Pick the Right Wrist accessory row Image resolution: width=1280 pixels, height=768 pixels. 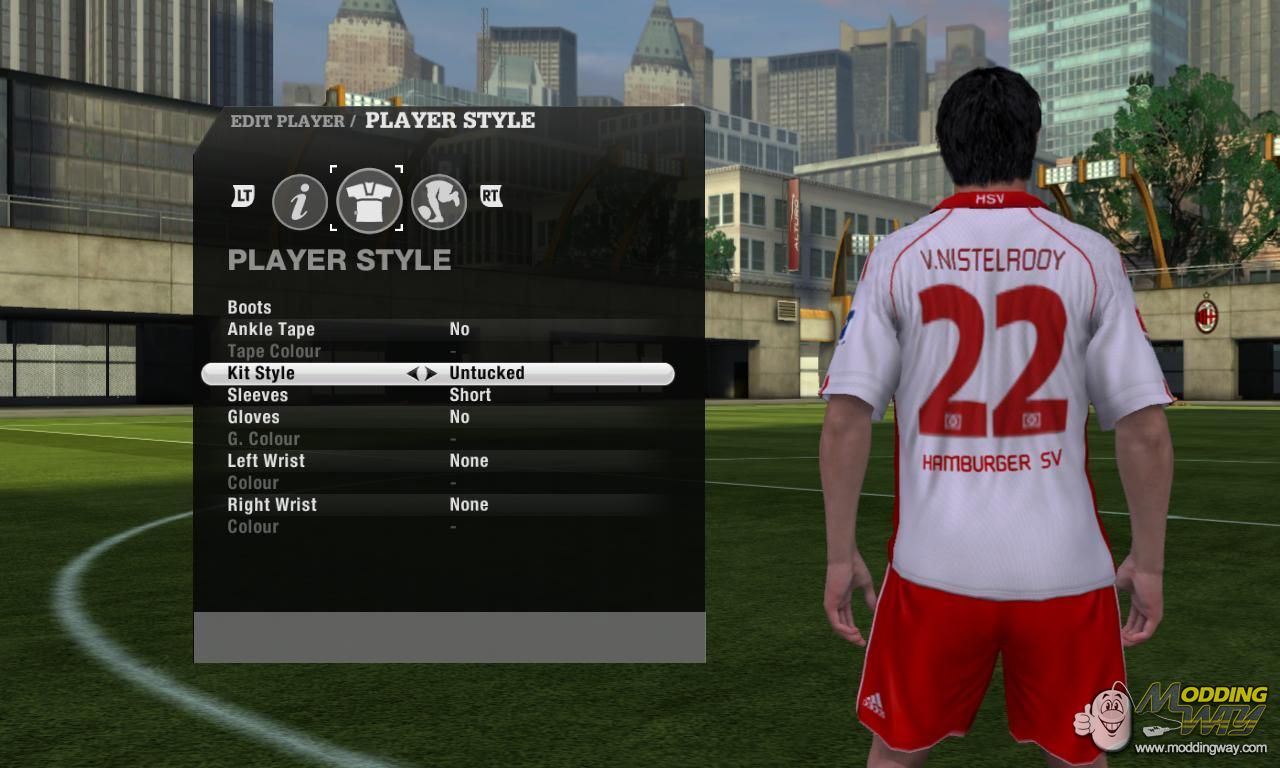(272, 505)
